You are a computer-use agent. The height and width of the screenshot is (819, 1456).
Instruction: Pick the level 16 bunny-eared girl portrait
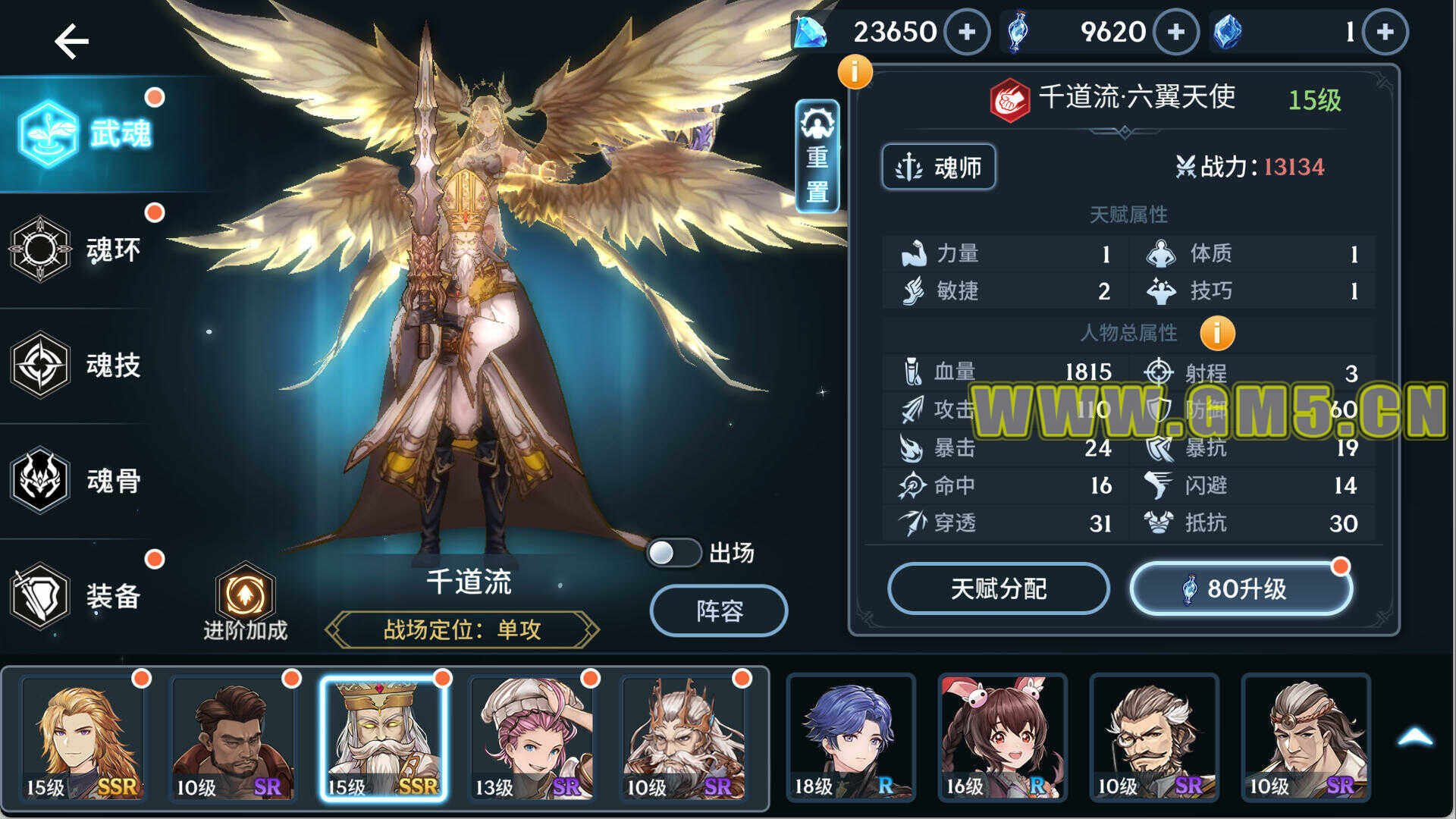[x=1003, y=737]
